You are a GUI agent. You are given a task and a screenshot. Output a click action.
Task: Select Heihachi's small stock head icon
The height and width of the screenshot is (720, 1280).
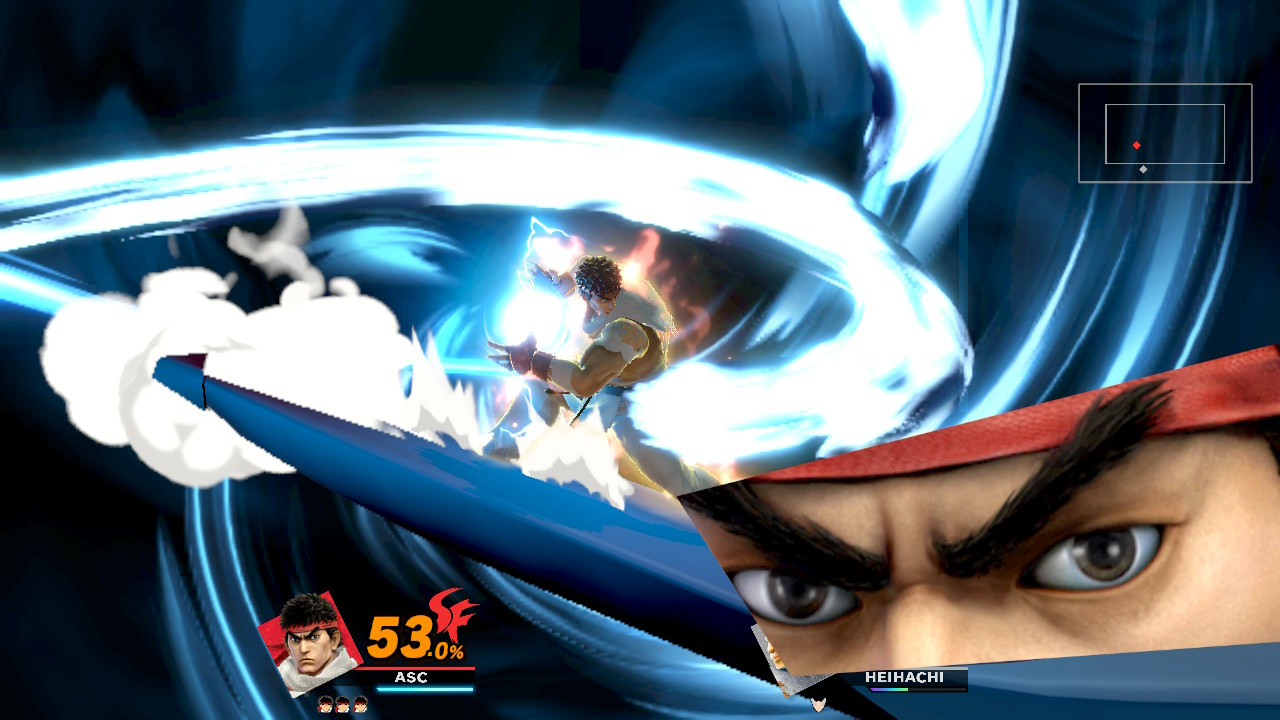coord(819,704)
